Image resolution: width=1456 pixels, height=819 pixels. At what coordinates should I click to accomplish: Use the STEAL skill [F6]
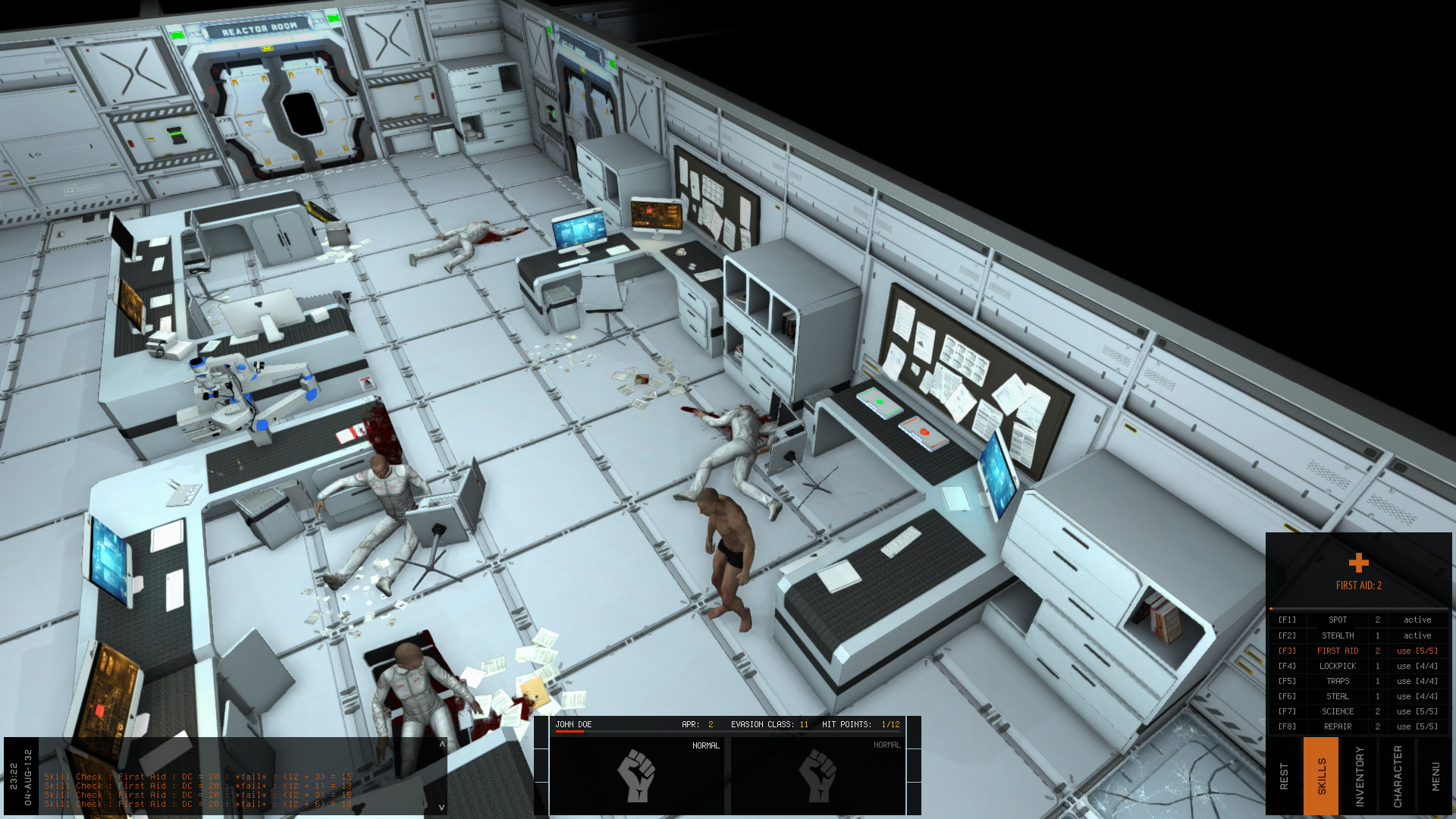pyautogui.click(x=1417, y=696)
